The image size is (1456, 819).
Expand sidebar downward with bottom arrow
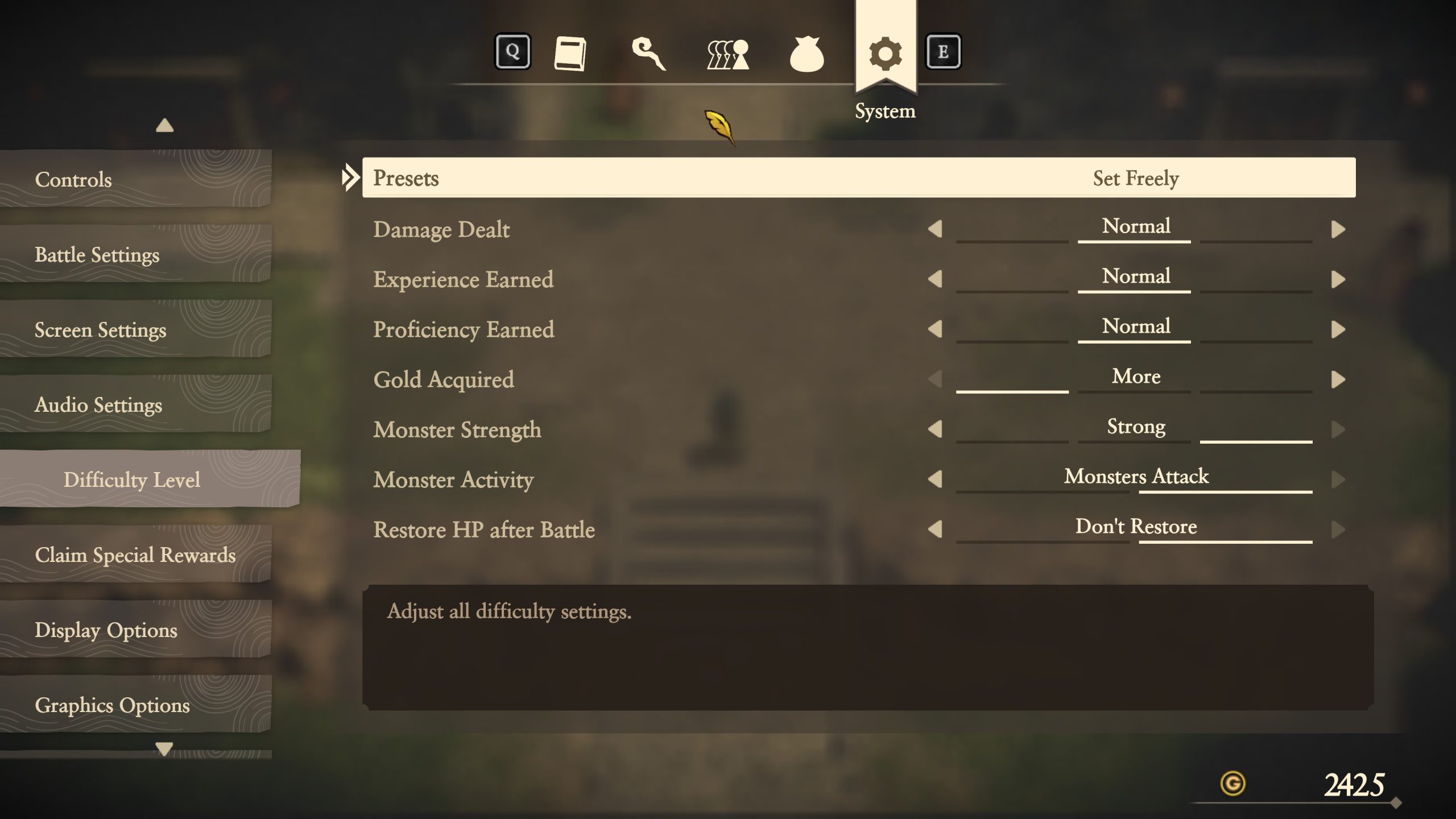point(165,749)
